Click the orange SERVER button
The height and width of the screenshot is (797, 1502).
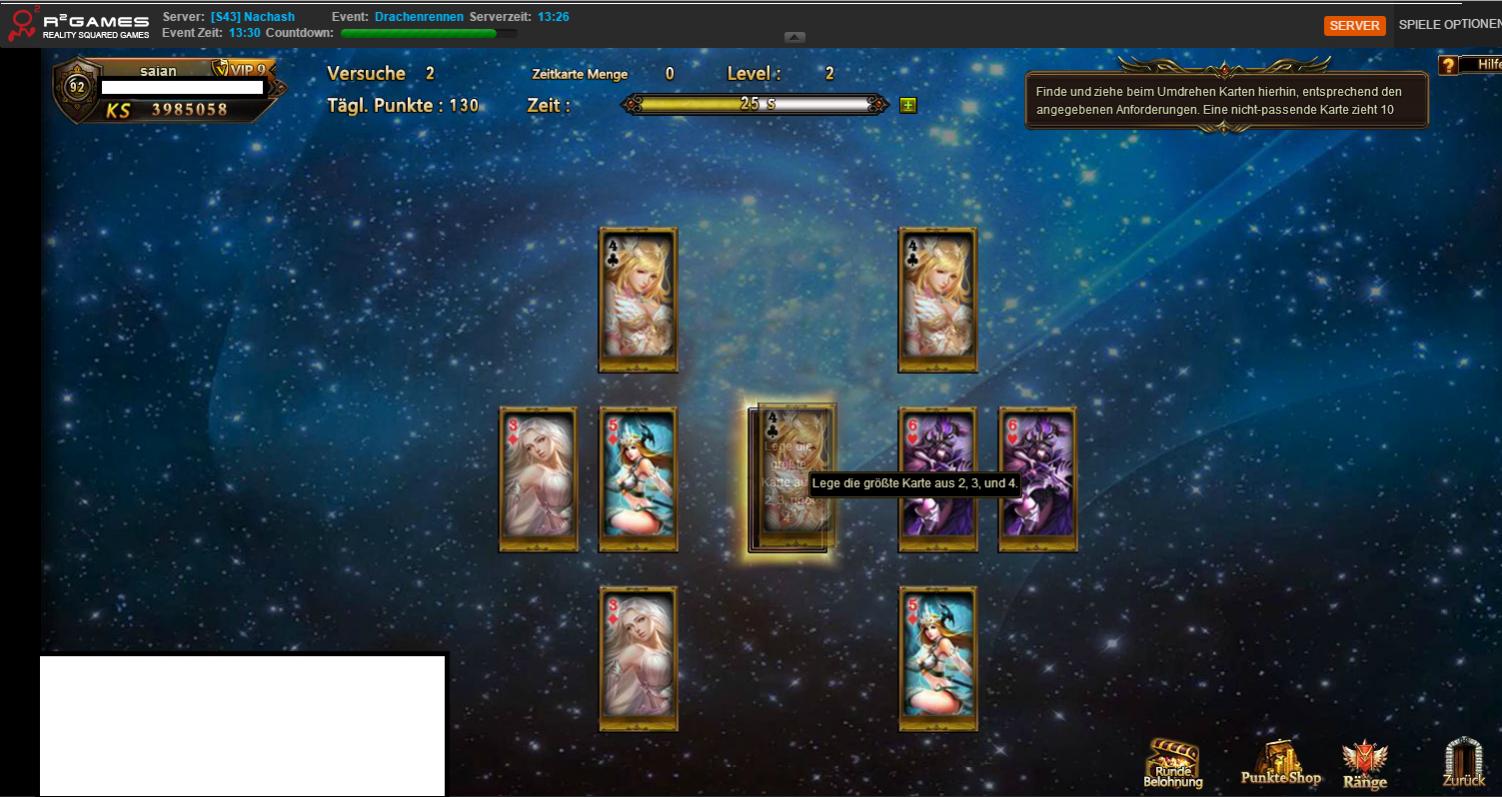point(1355,26)
